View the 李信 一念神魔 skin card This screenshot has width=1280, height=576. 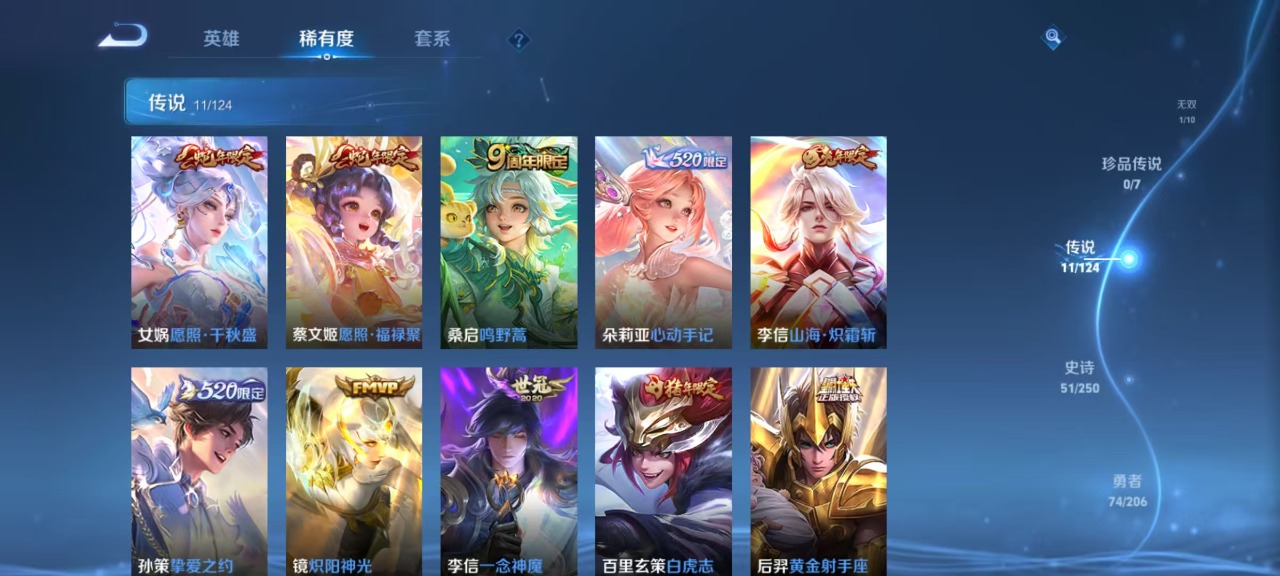pos(509,470)
